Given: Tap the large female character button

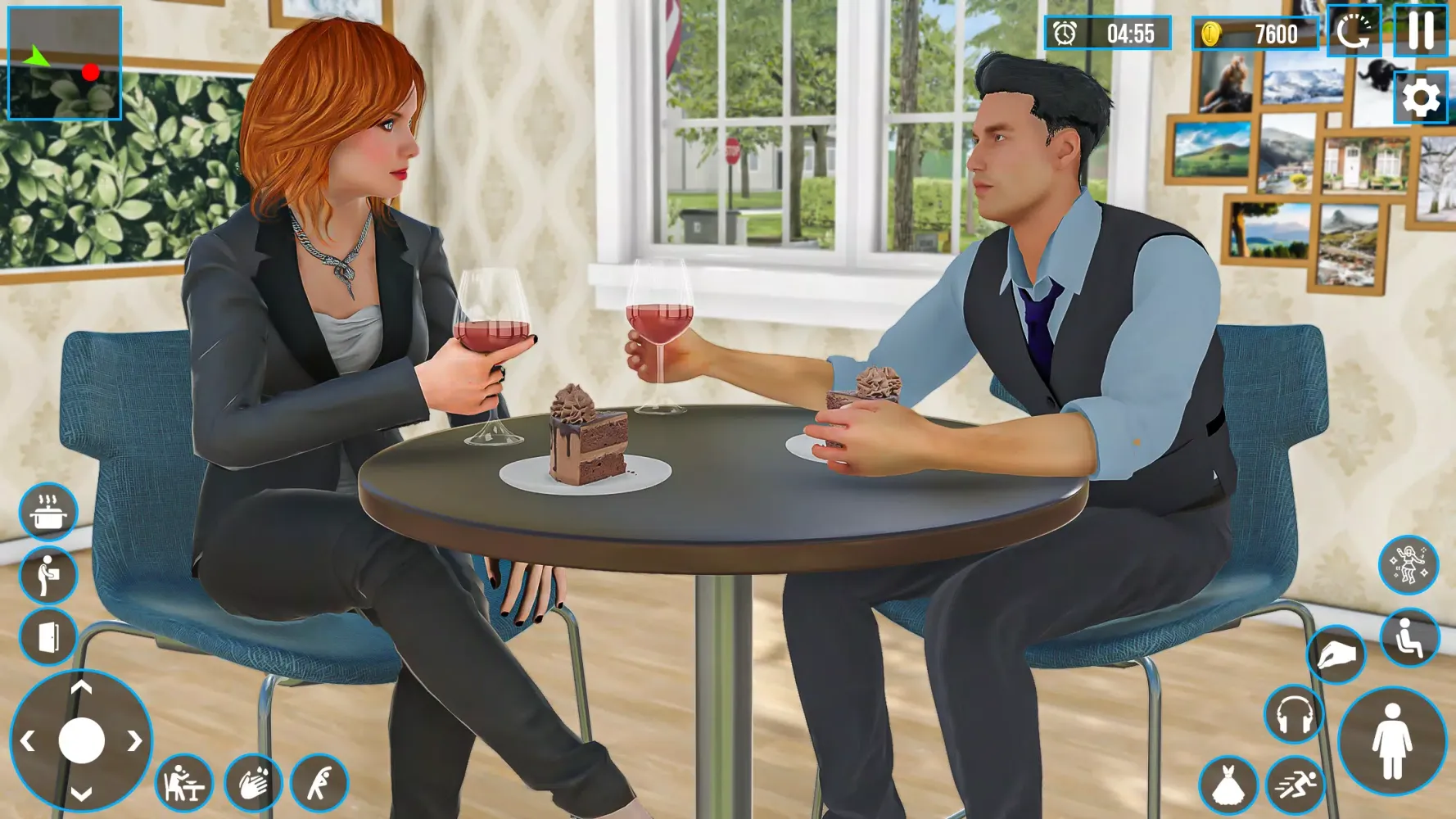Looking at the screenshot, I should (x=1392, y=741).
